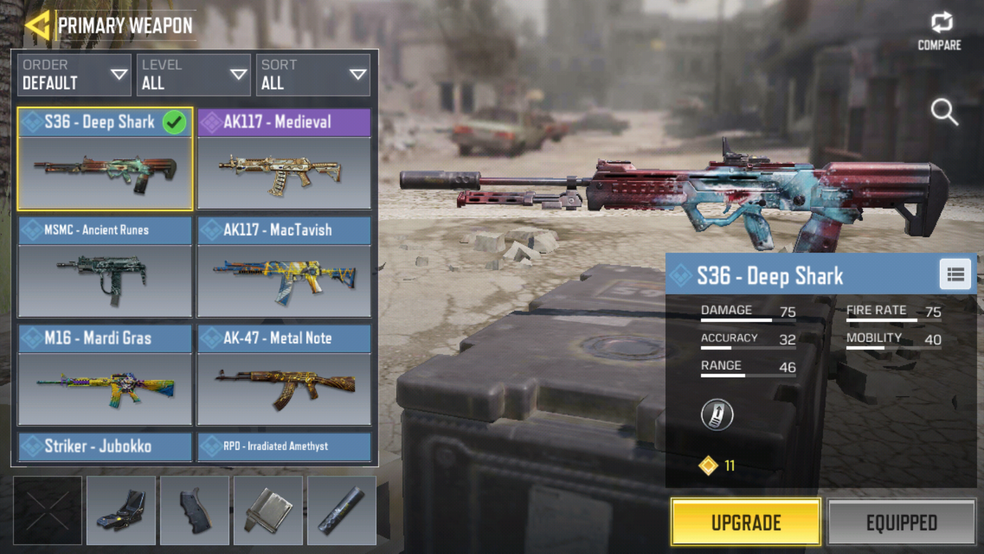Select the Striker - Jubokko weapon
Screen dimensions: 984x554
[105, 446]
